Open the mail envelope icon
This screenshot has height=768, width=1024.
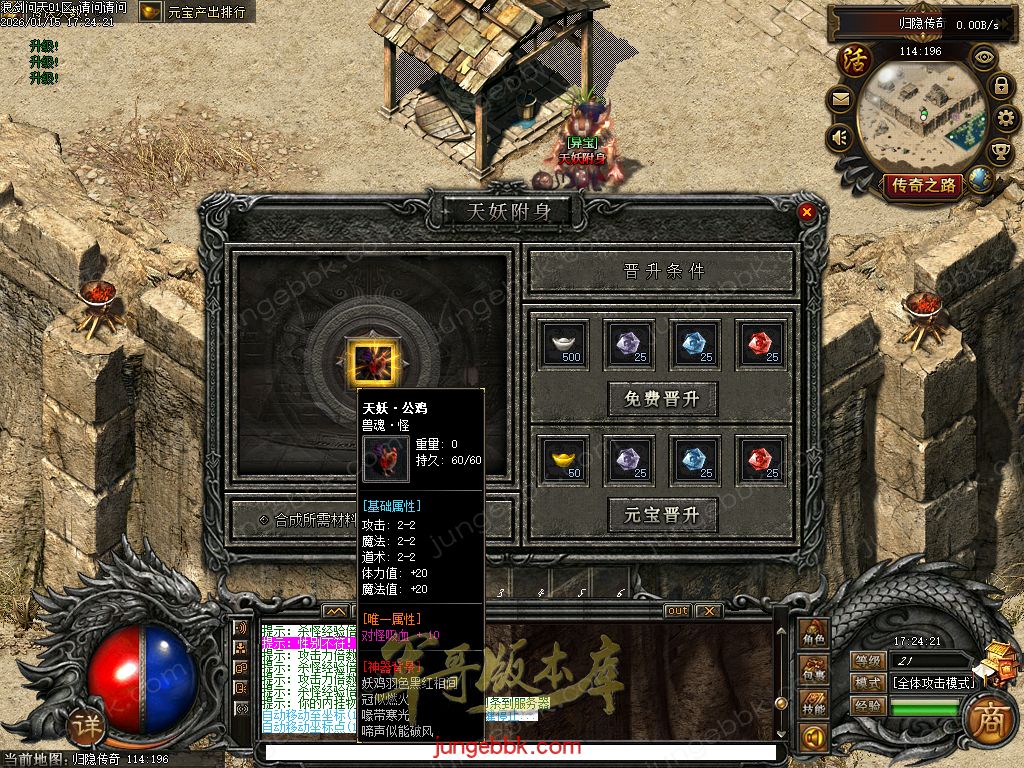pyautogui.click(x=840, y=99)
